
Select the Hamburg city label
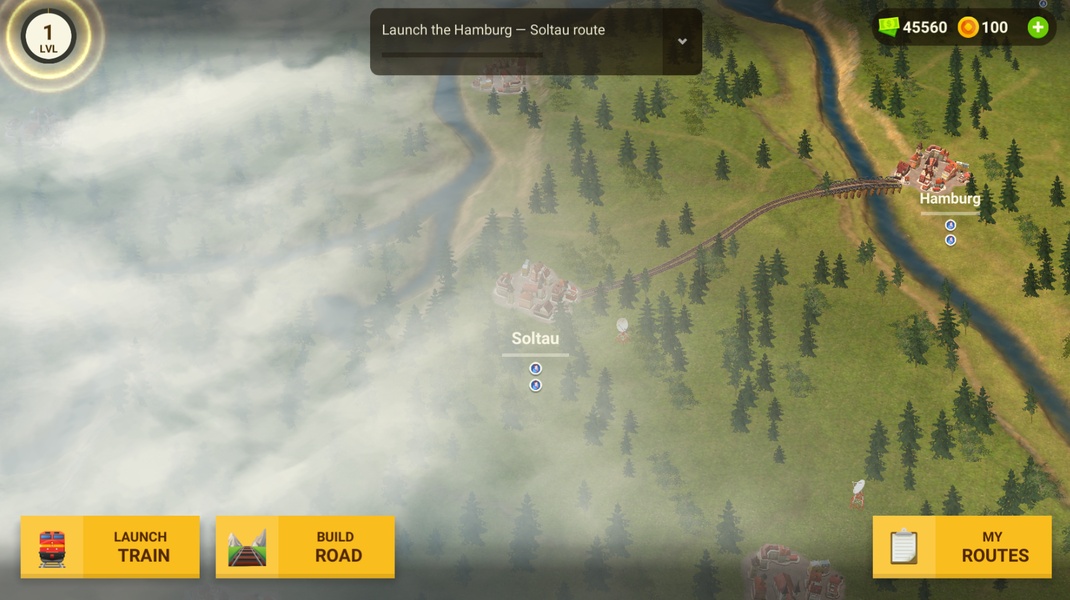pyautogui.click(x=949, y=199)
